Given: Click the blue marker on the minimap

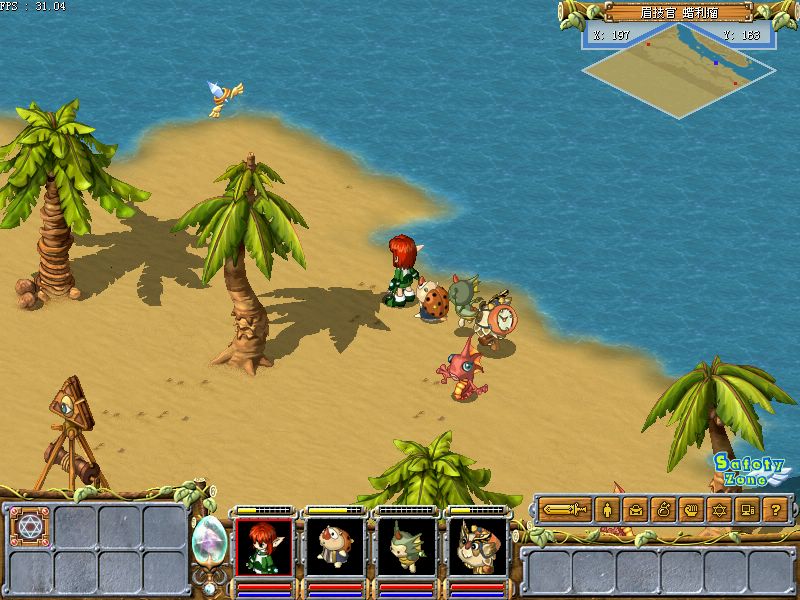Looking at the screenshot, I should click(716, 62).
